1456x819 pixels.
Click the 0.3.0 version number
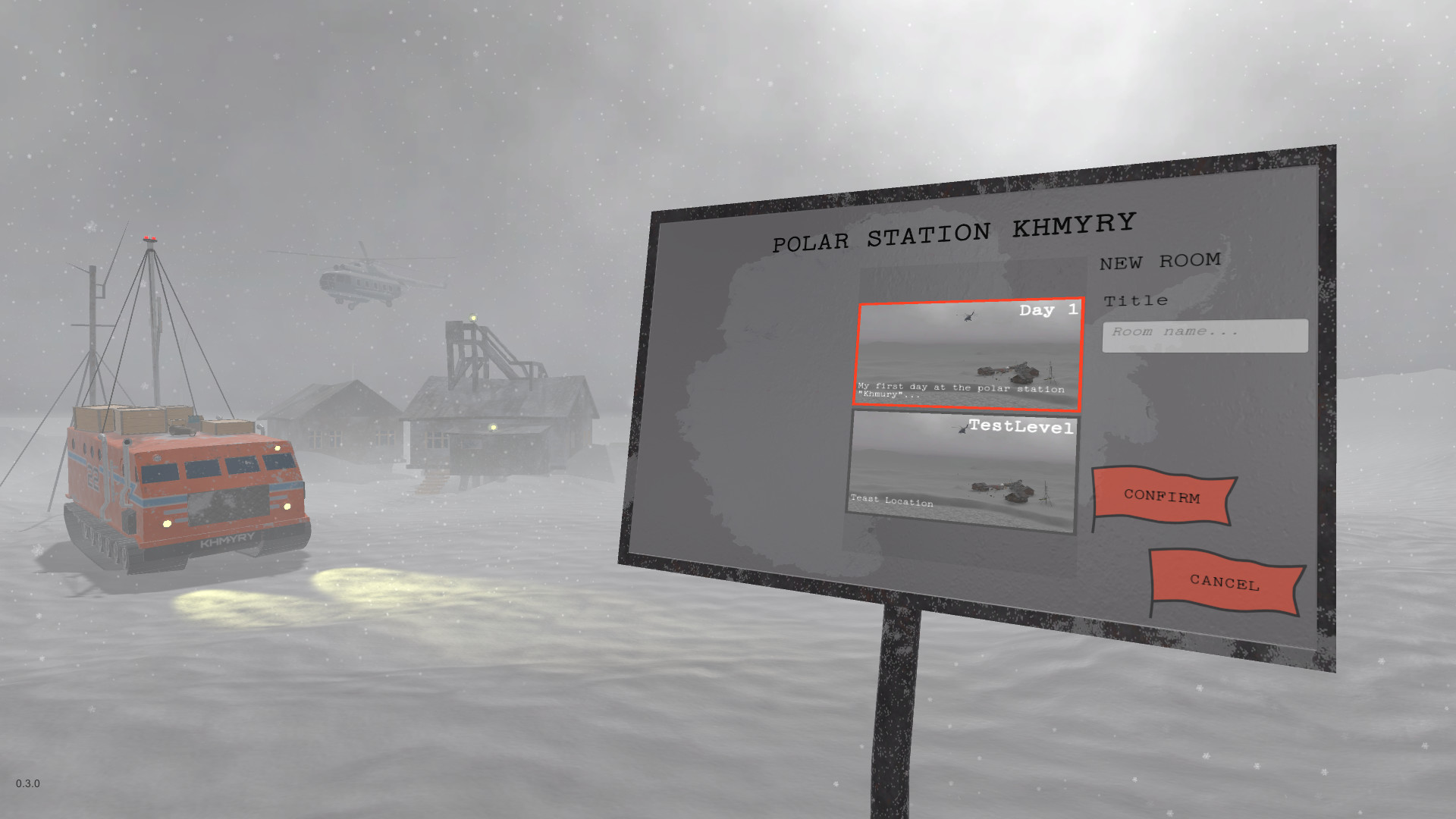click(x=28, y=784)
